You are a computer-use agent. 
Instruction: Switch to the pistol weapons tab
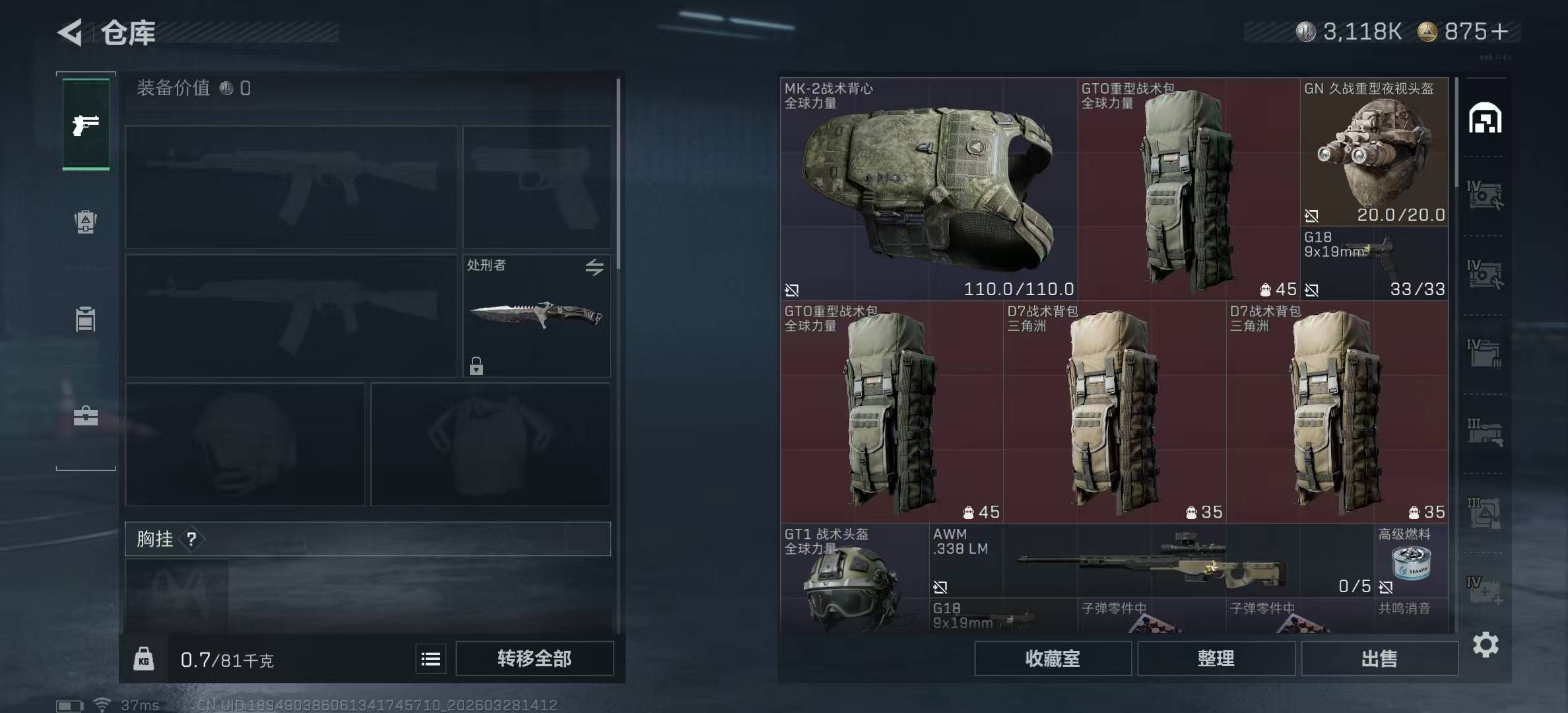pos(86,125)
